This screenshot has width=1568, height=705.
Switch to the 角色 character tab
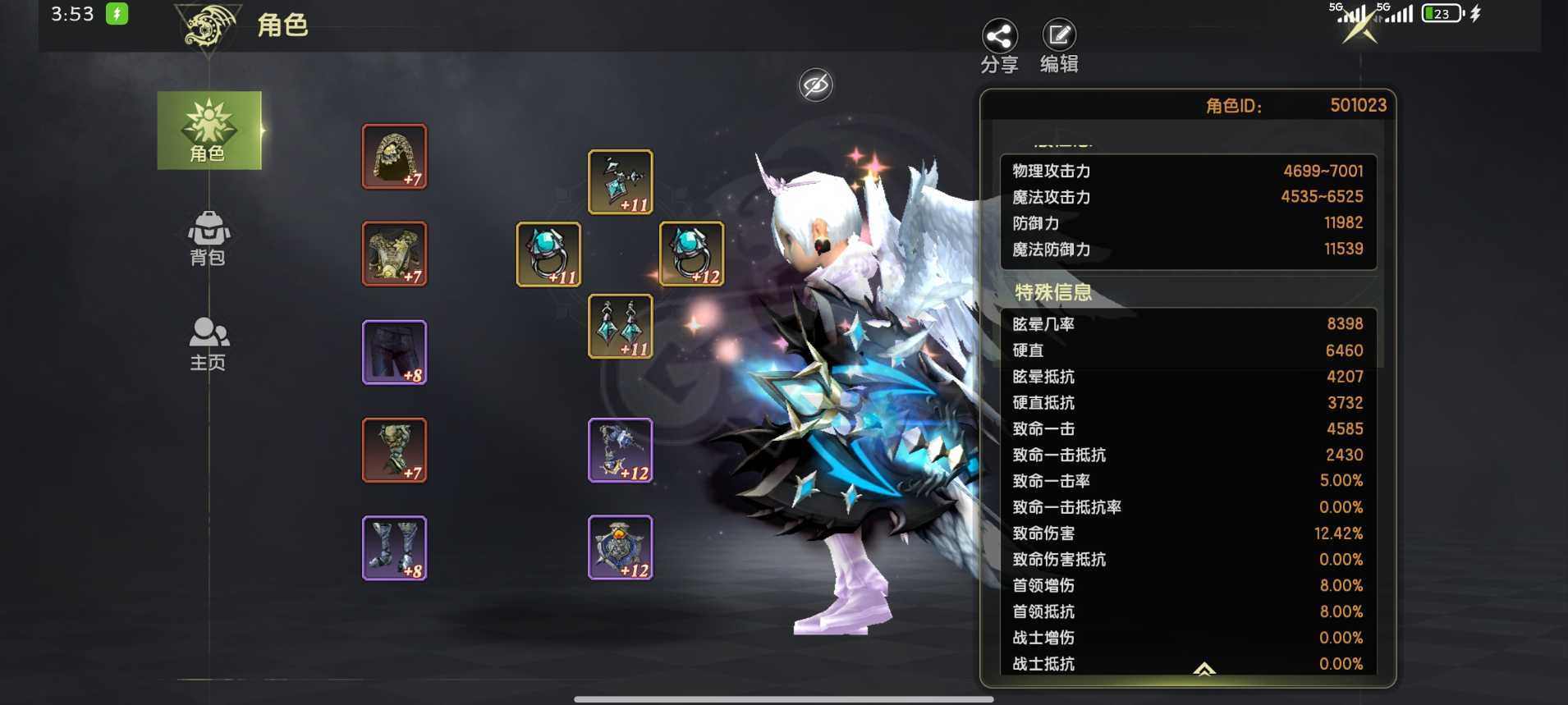[209, 131]
